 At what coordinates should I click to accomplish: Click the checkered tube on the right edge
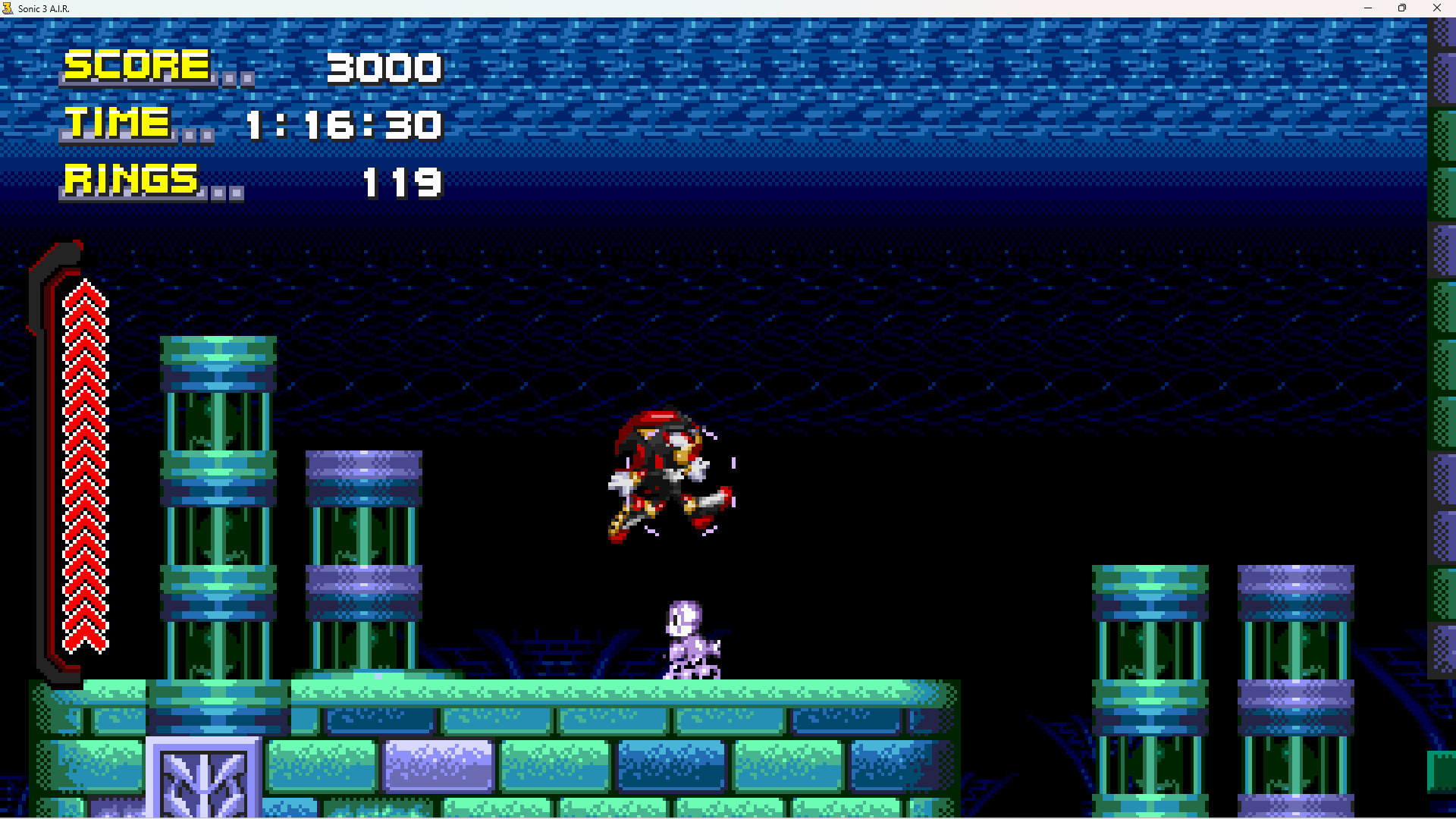coord(1441,379)
